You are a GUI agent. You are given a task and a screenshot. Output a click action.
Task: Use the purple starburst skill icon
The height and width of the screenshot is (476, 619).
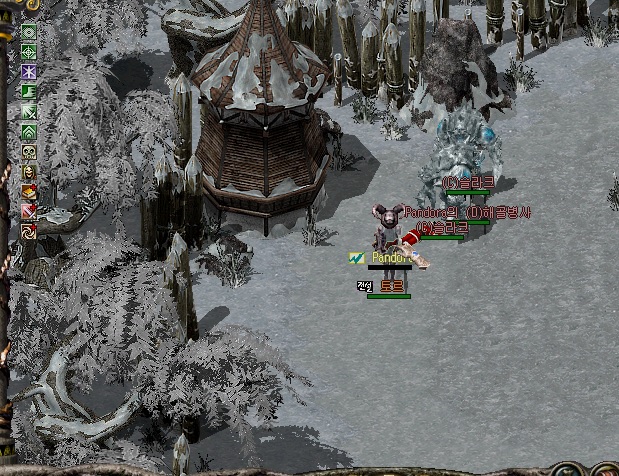click(29, 71)
